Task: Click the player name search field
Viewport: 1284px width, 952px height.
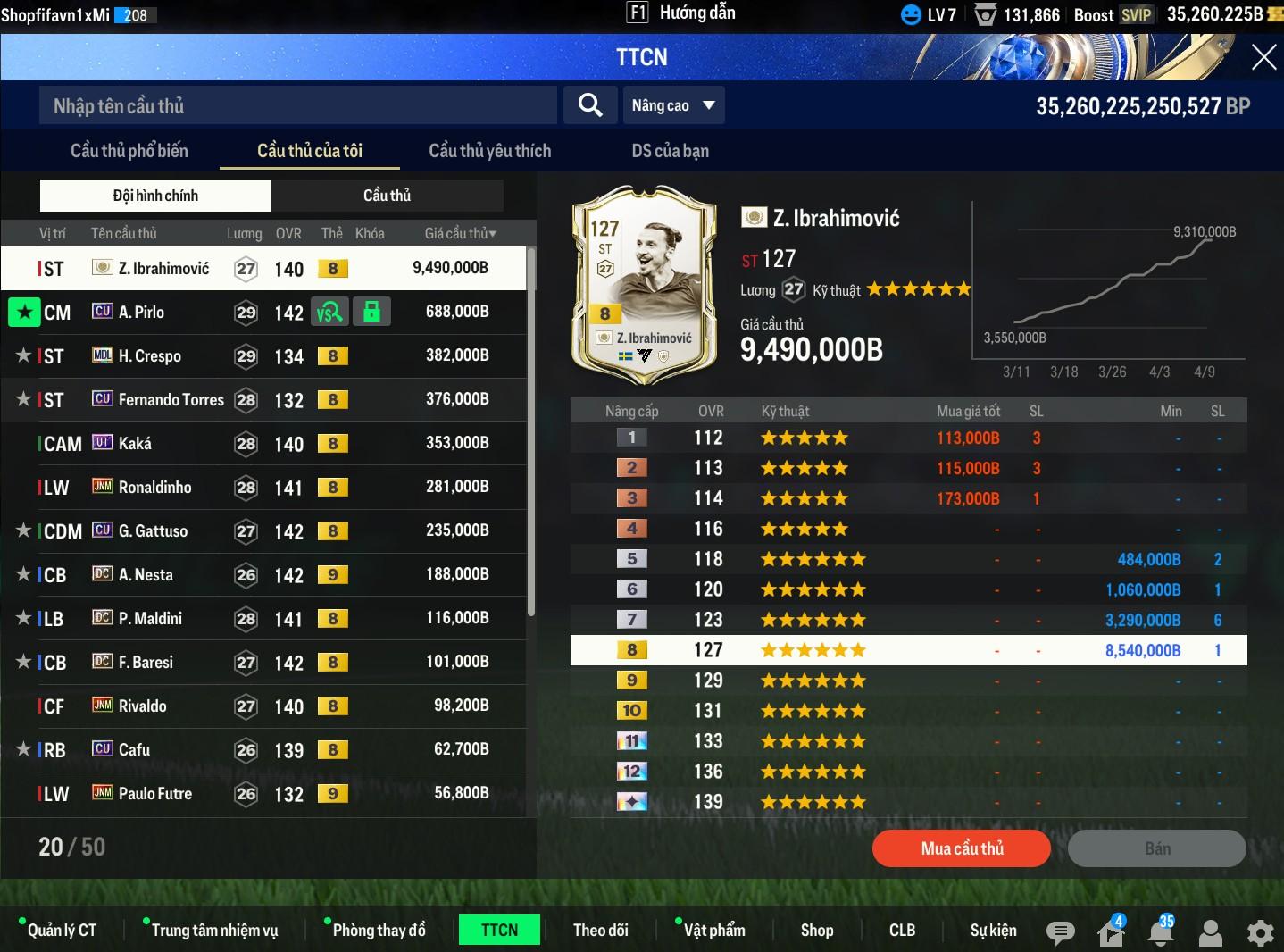Action: (x=297, y=105)
